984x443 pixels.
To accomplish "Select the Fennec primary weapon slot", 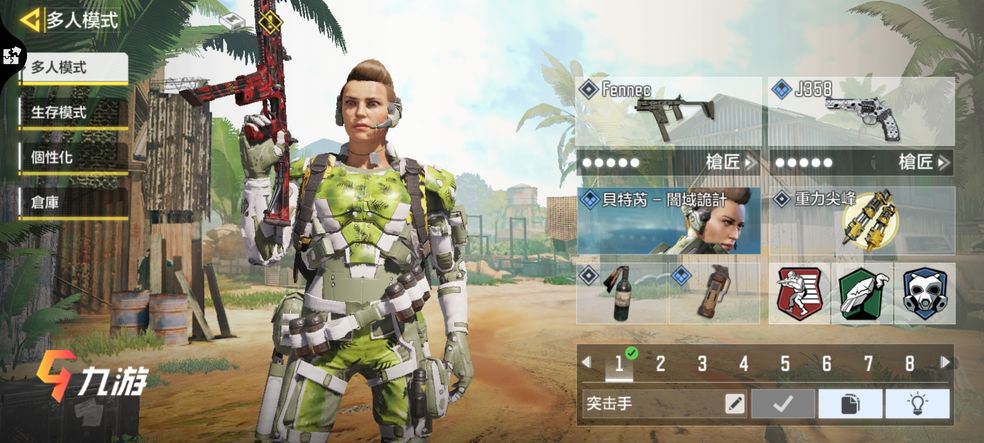I will (x=668, y=113).
